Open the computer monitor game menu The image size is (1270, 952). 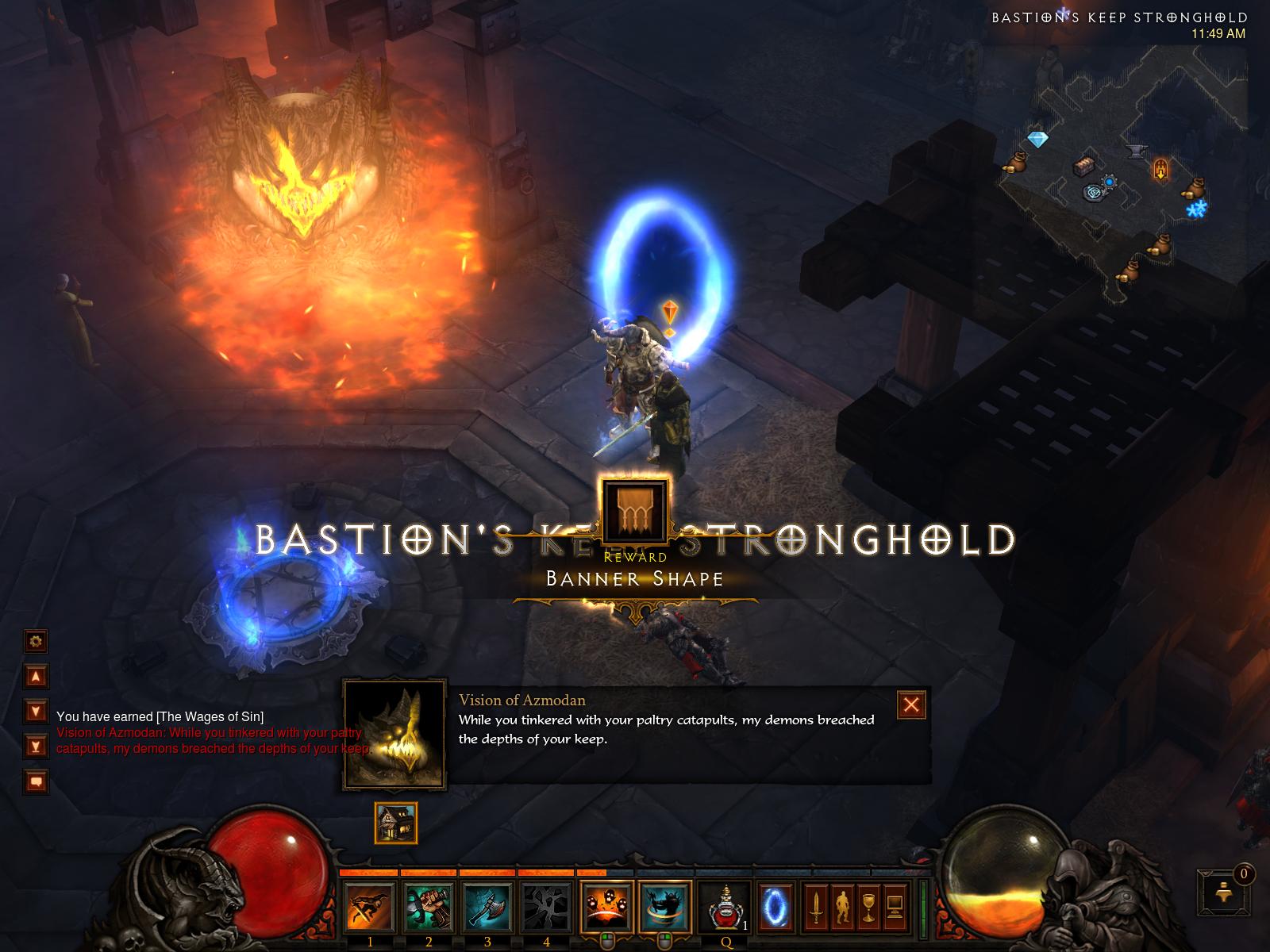tap(895, 907)
